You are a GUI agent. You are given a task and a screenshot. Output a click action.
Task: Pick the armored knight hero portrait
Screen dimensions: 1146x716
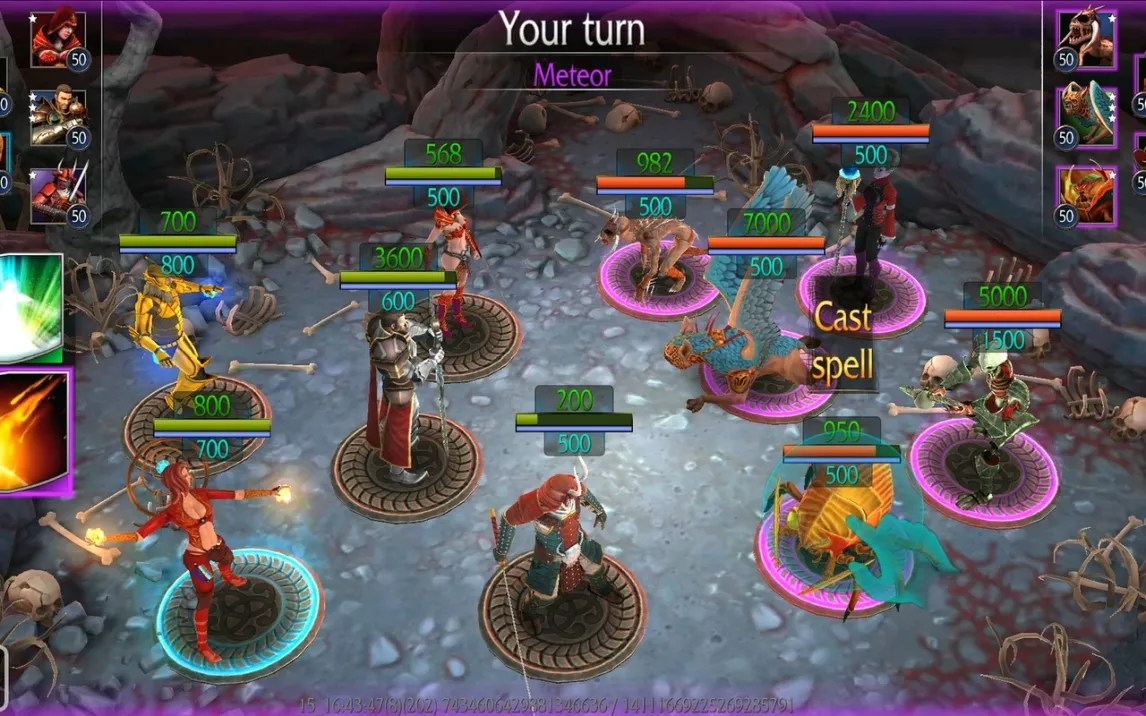(57, 117)
